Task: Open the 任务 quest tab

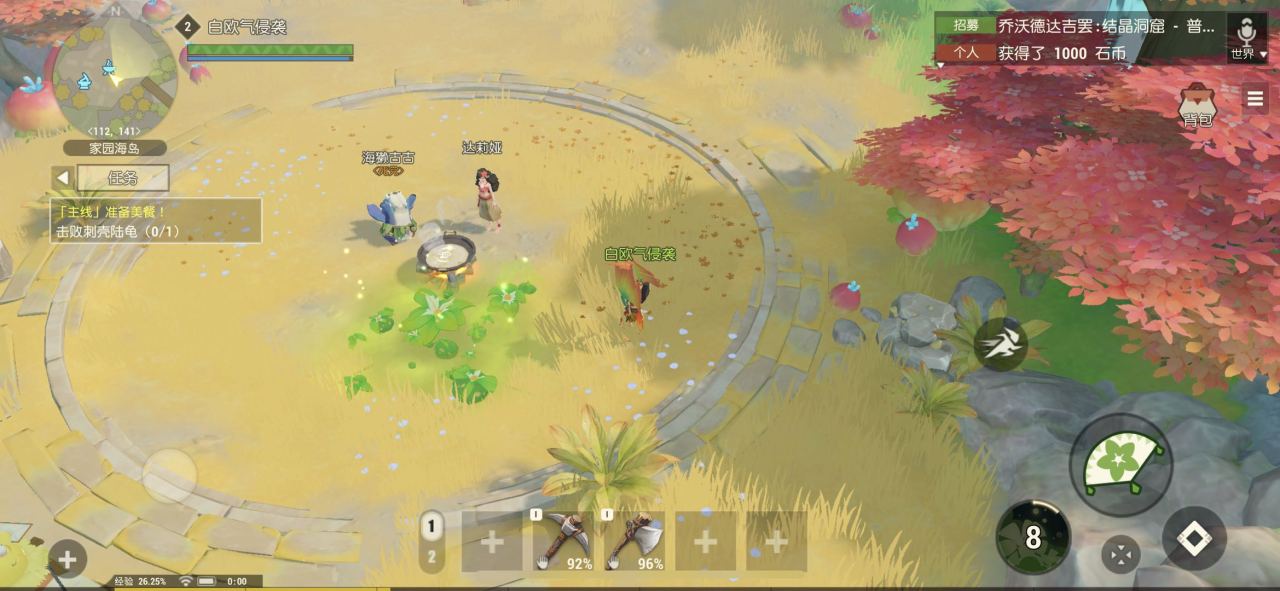Action: click(123, 178)
